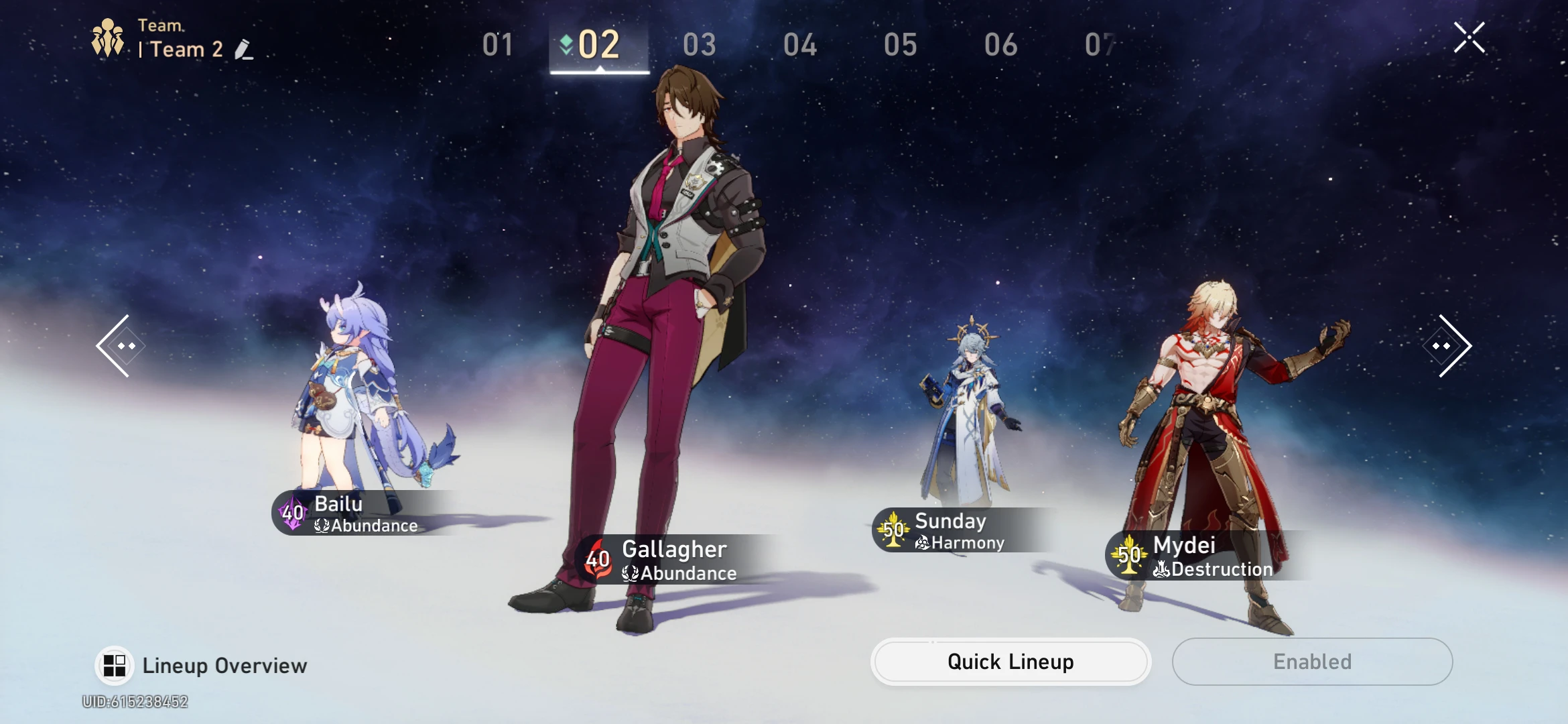Show team tab 07
Viewport: 1568px width, 724px height.
pyautogui.click(x=1099, y=45)
